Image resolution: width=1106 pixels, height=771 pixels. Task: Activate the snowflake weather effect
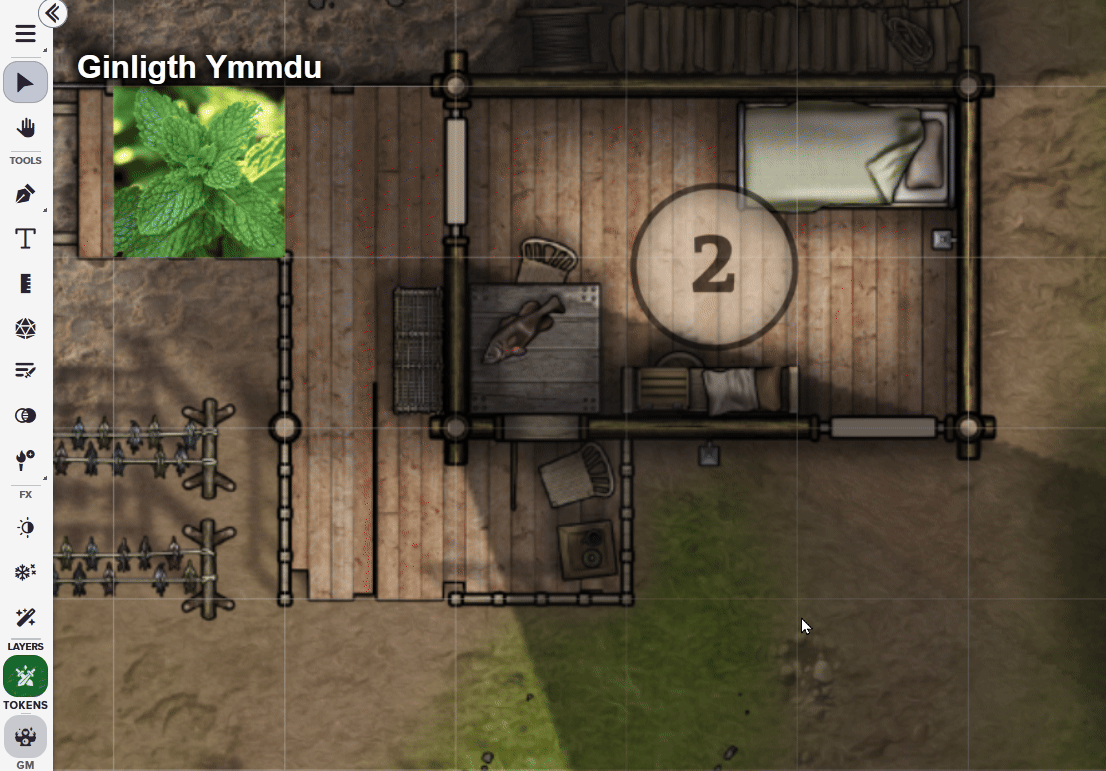(26, 572)
